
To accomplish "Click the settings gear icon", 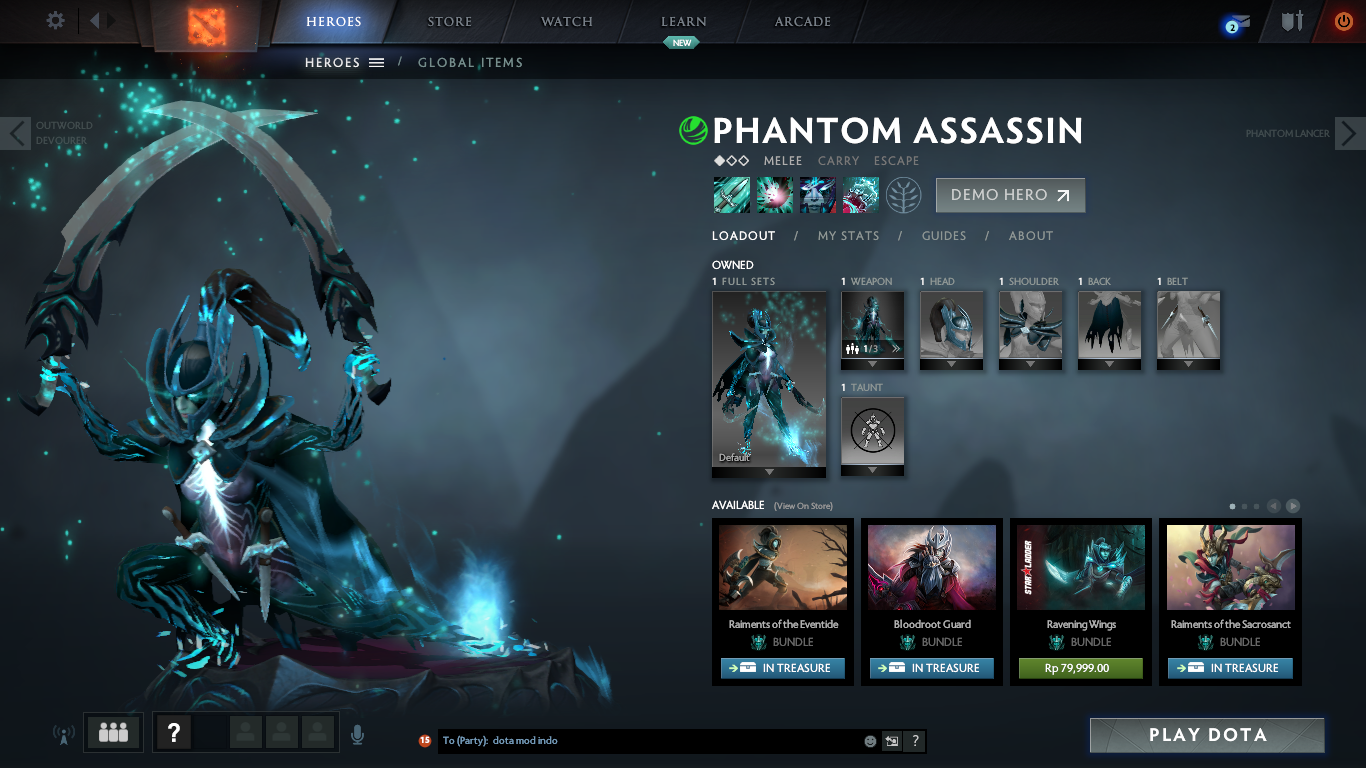I will tap(55, 20).
